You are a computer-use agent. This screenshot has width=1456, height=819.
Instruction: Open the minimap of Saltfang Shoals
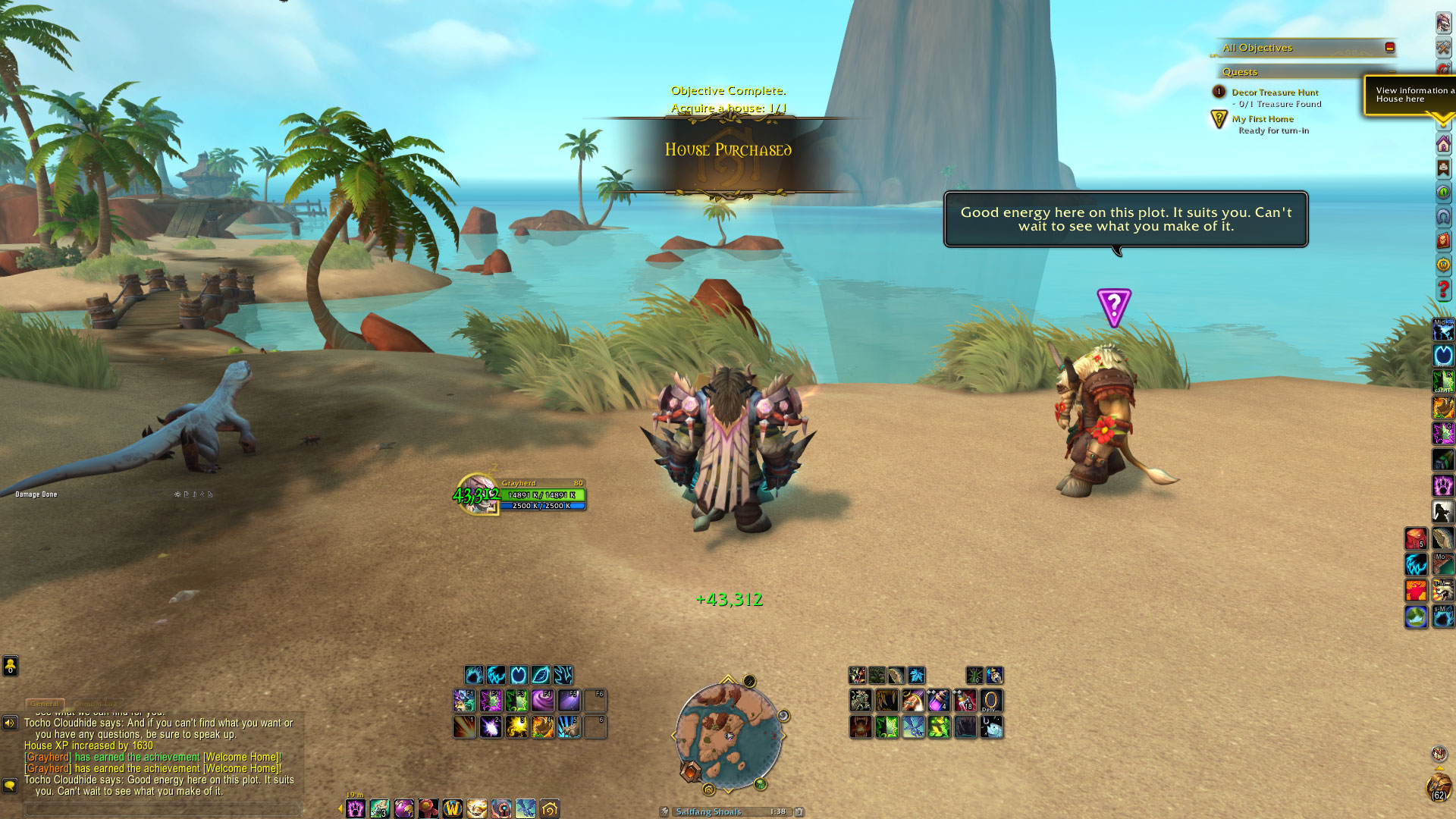point(728,734)
